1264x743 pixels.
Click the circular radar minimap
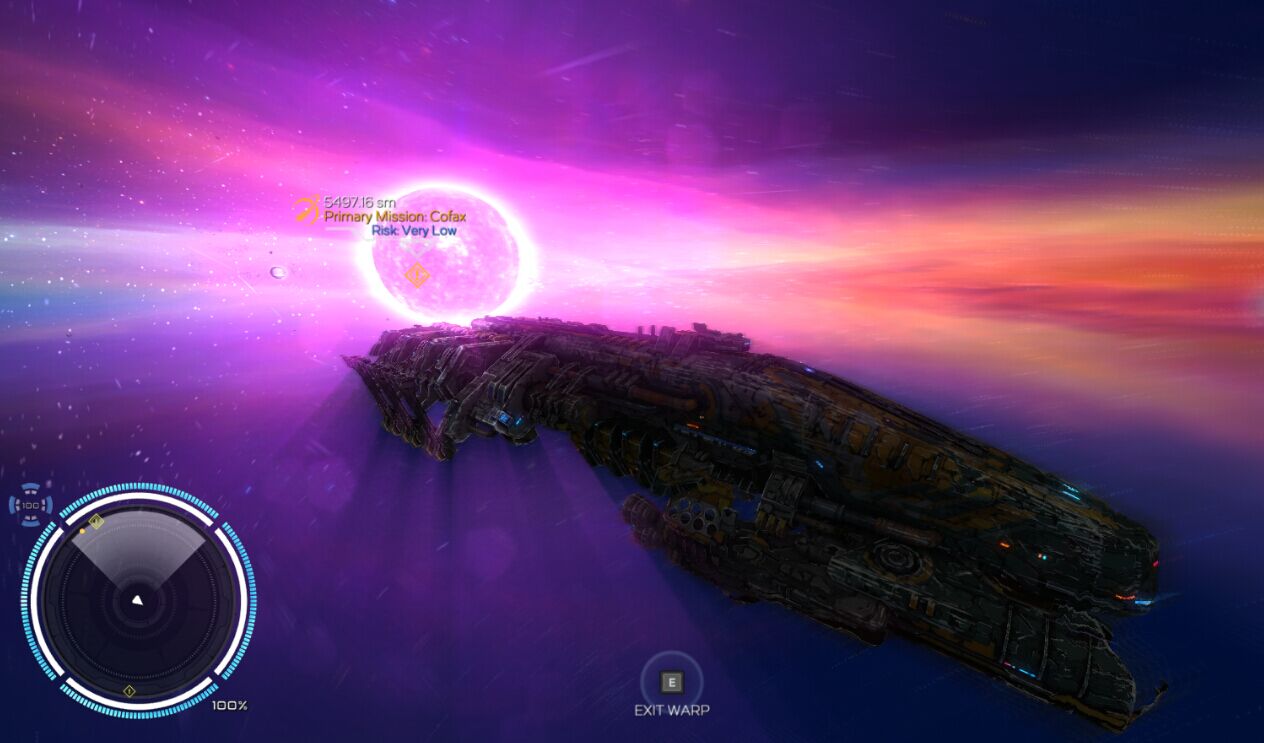pyautogui.click(x=138, y=599)
